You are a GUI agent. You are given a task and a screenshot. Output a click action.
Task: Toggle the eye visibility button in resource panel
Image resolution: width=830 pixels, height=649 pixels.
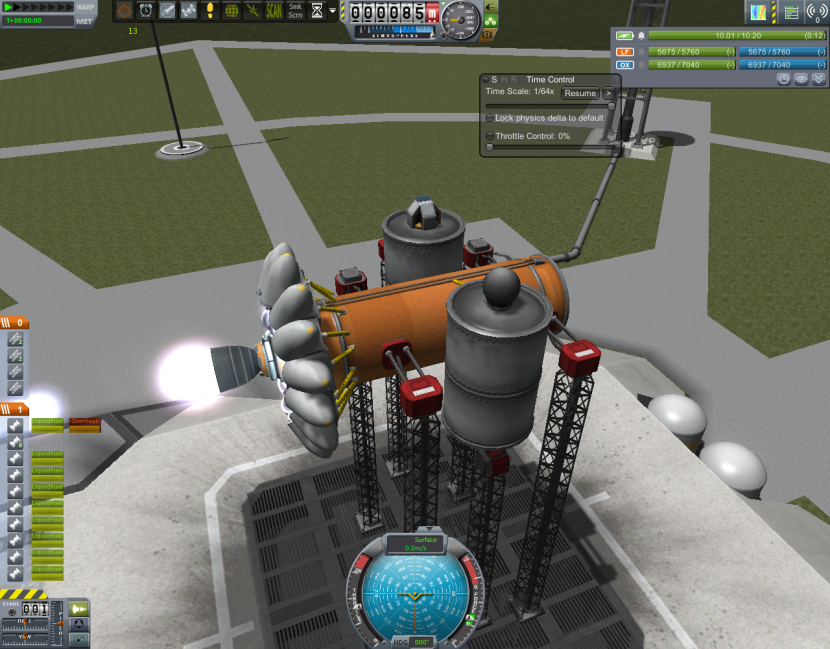[x=802, y=78]
